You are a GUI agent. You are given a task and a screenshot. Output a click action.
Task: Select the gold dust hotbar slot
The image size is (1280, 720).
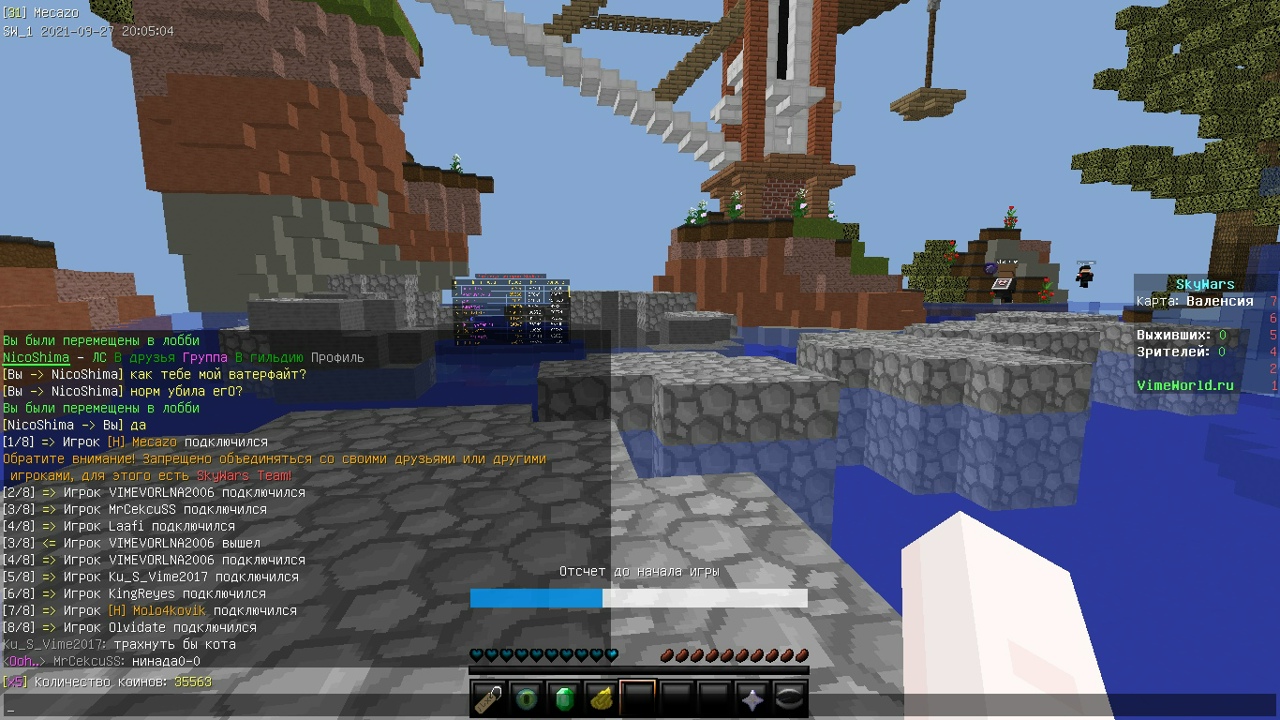point(601,697)
